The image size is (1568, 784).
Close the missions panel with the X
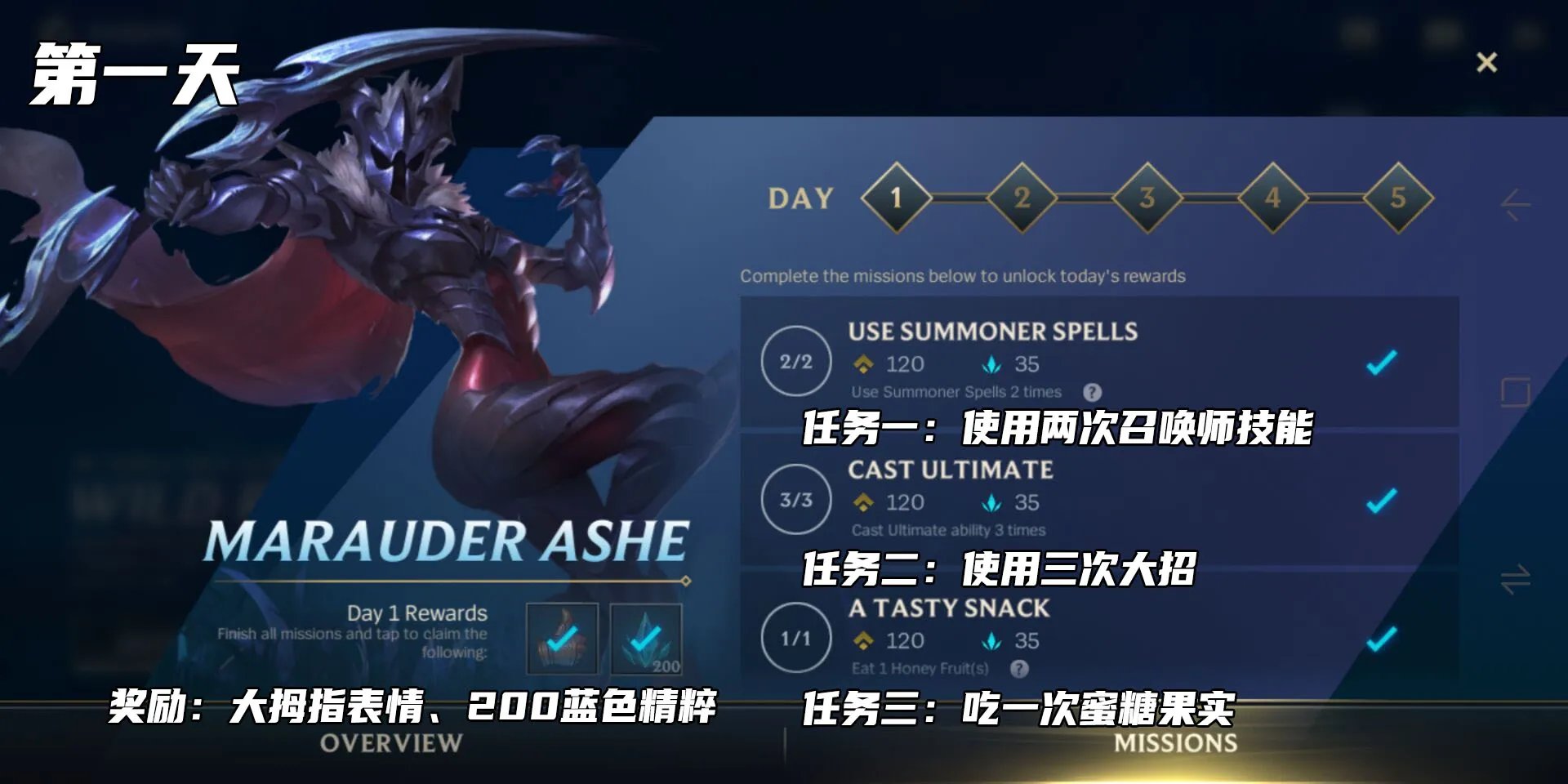click(1486, 62)
